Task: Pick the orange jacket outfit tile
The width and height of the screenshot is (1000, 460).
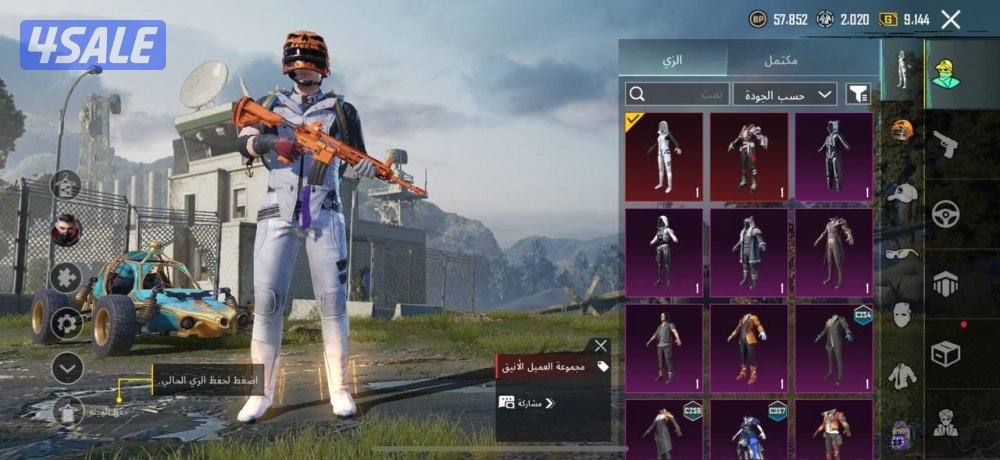Action: [x=749, y=348]
